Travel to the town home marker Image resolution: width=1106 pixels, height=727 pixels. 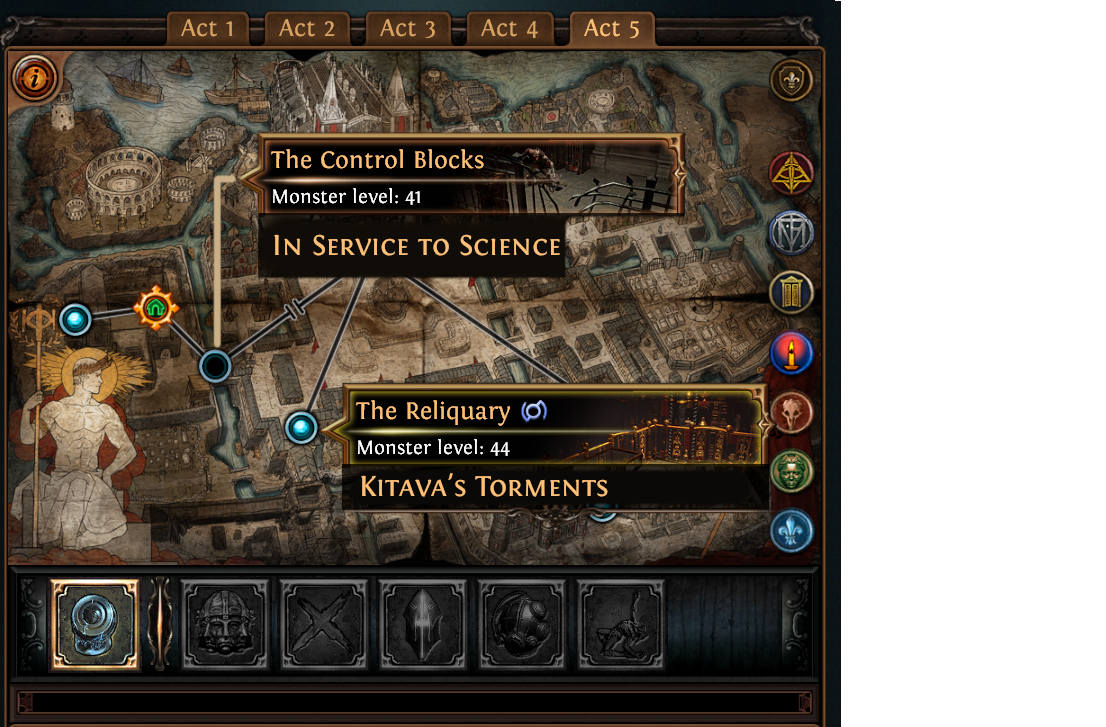155,308
